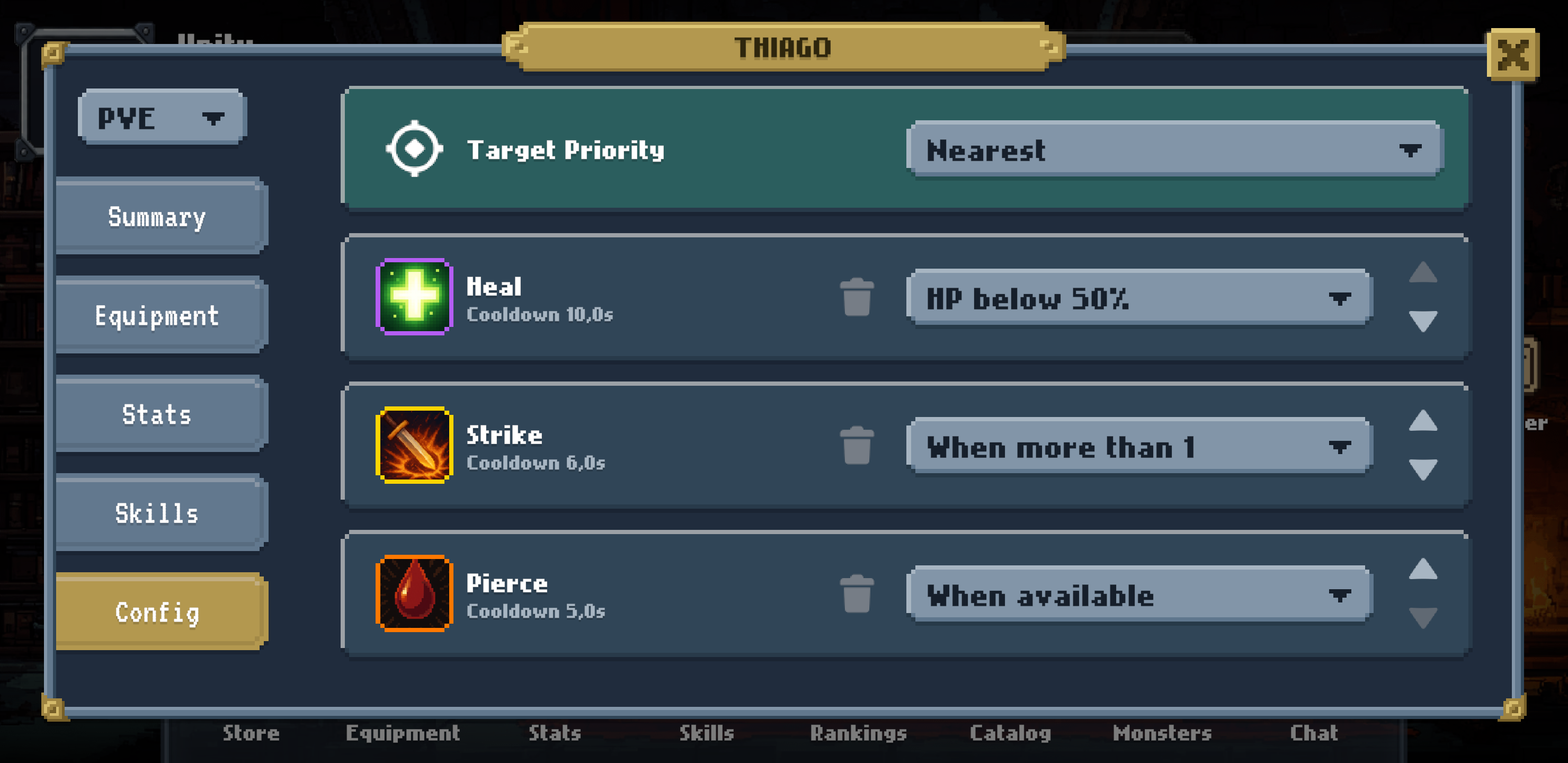Switch to the Skills tab

click(x=158, y=513)
